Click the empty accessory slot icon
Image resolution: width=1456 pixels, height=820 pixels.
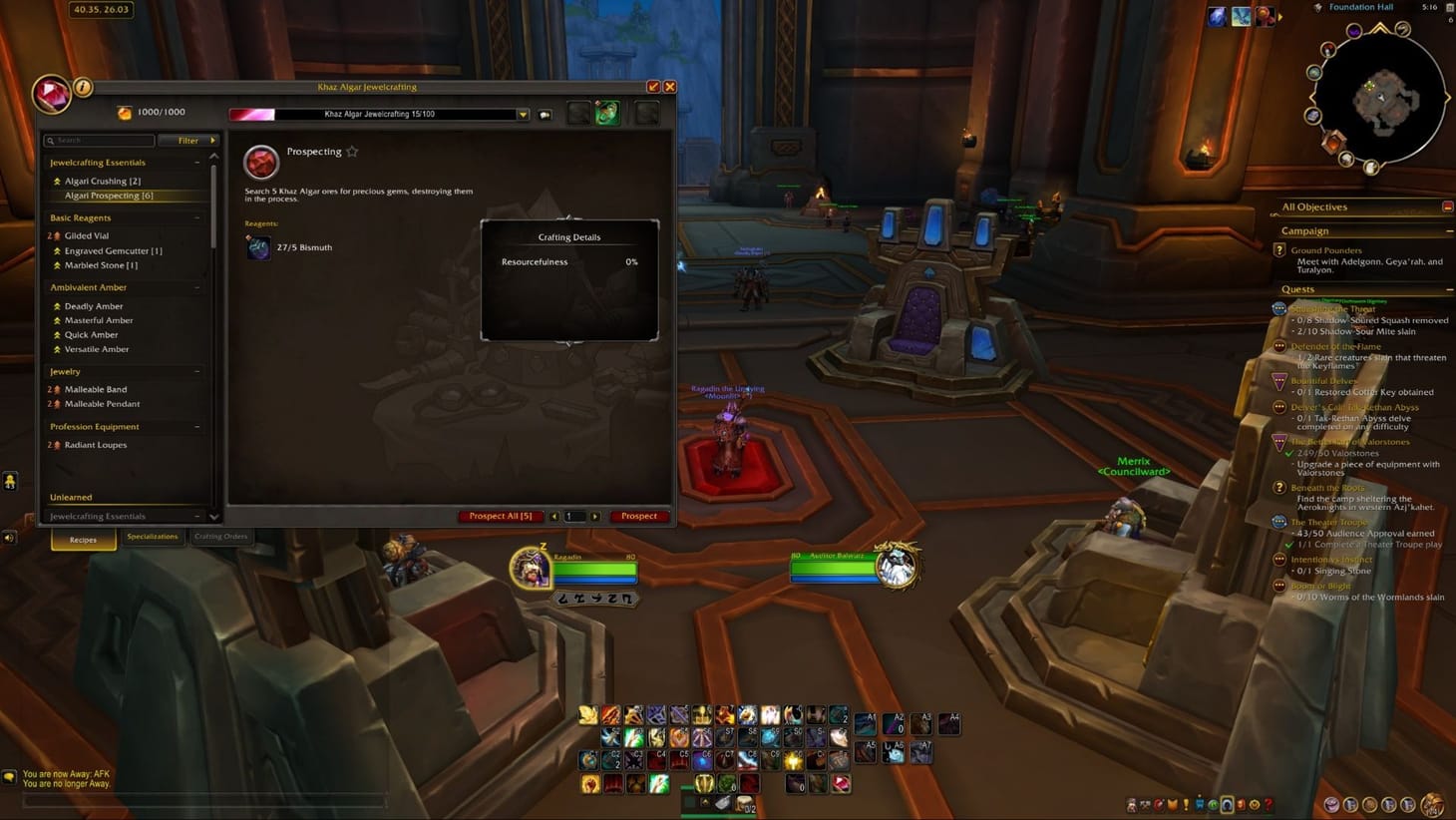click(x=646, y=113)
